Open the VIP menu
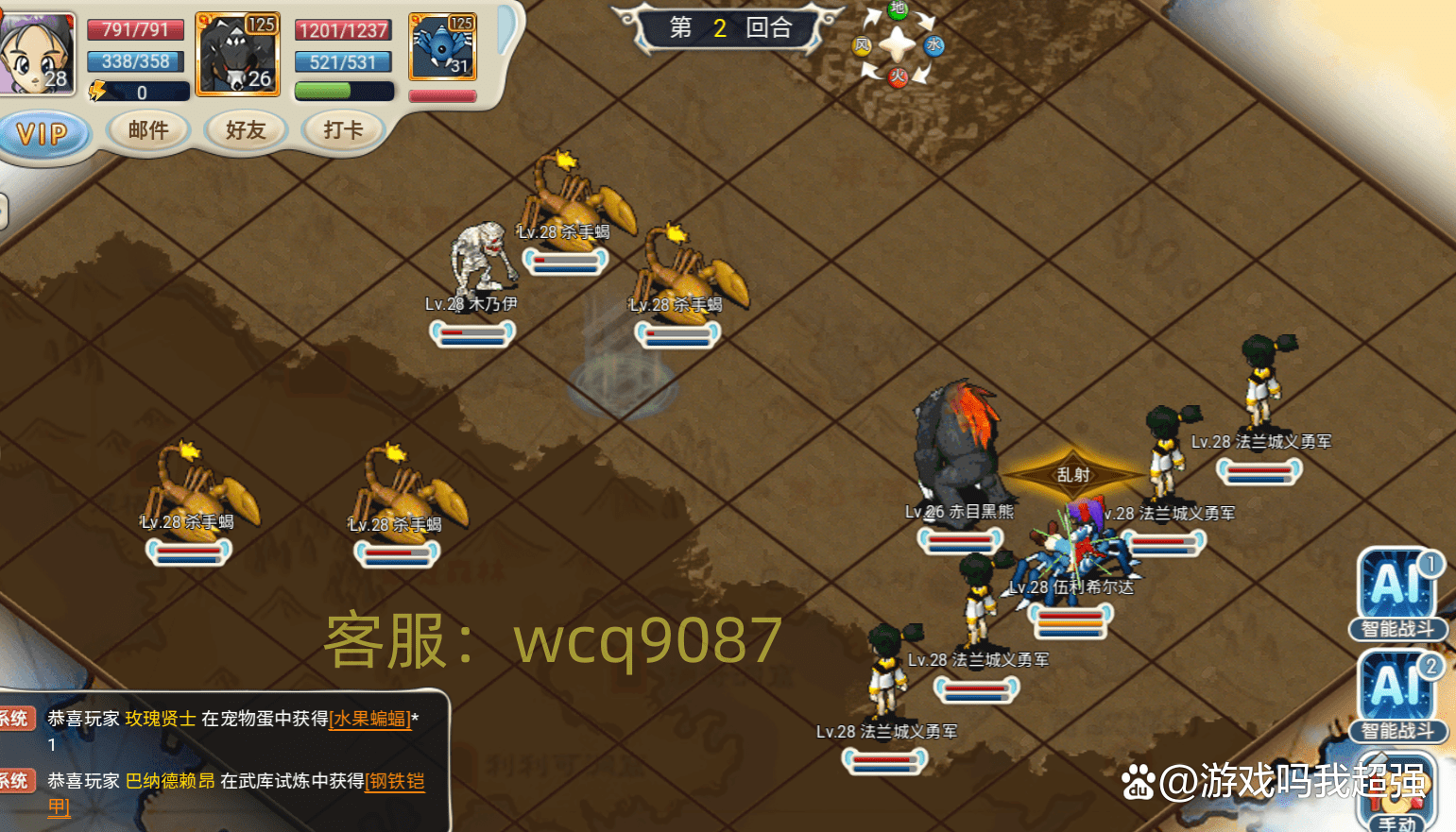 pyautogui.click(x=43, y=134)
